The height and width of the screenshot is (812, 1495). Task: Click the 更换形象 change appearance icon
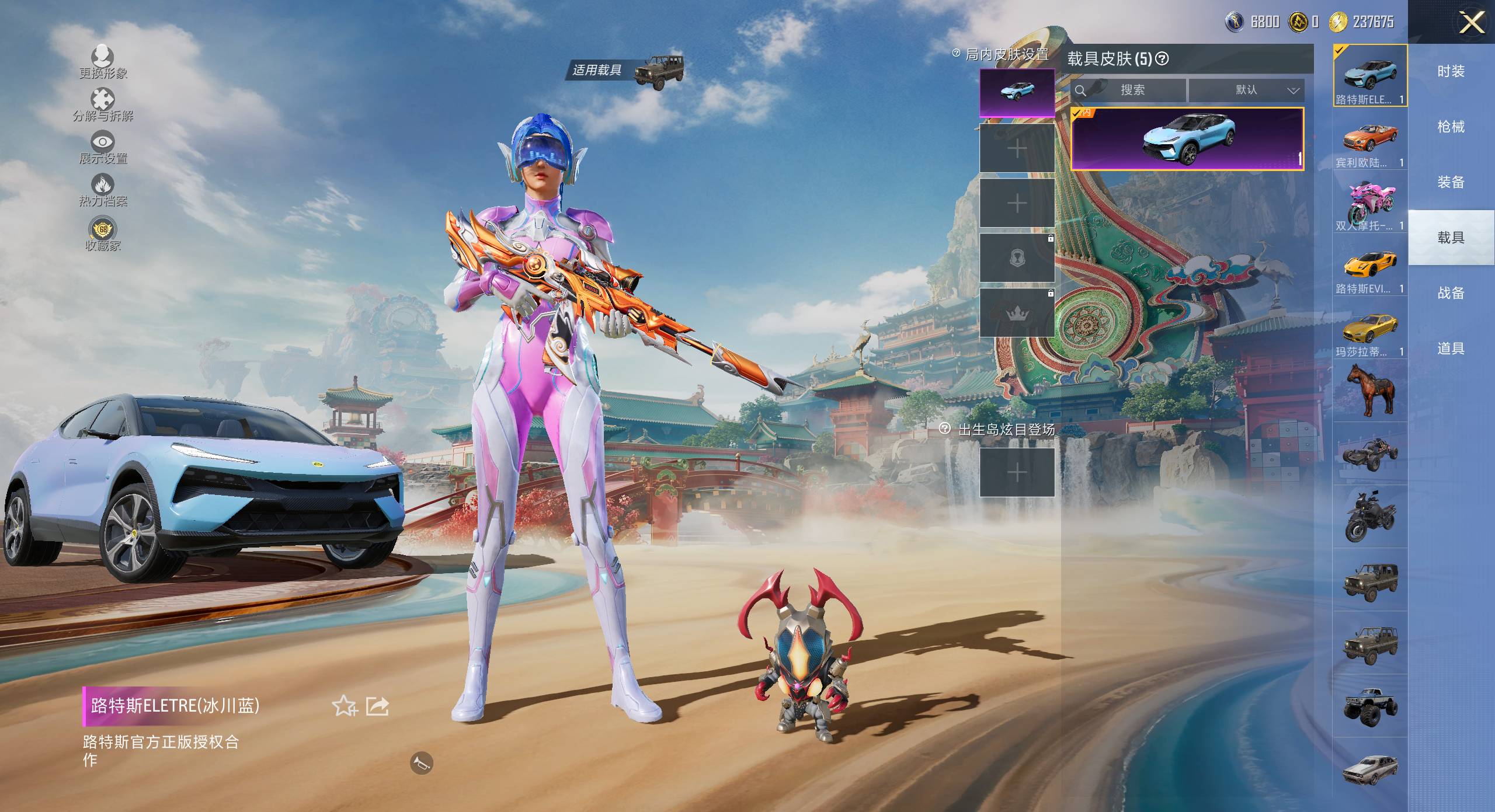103,57
